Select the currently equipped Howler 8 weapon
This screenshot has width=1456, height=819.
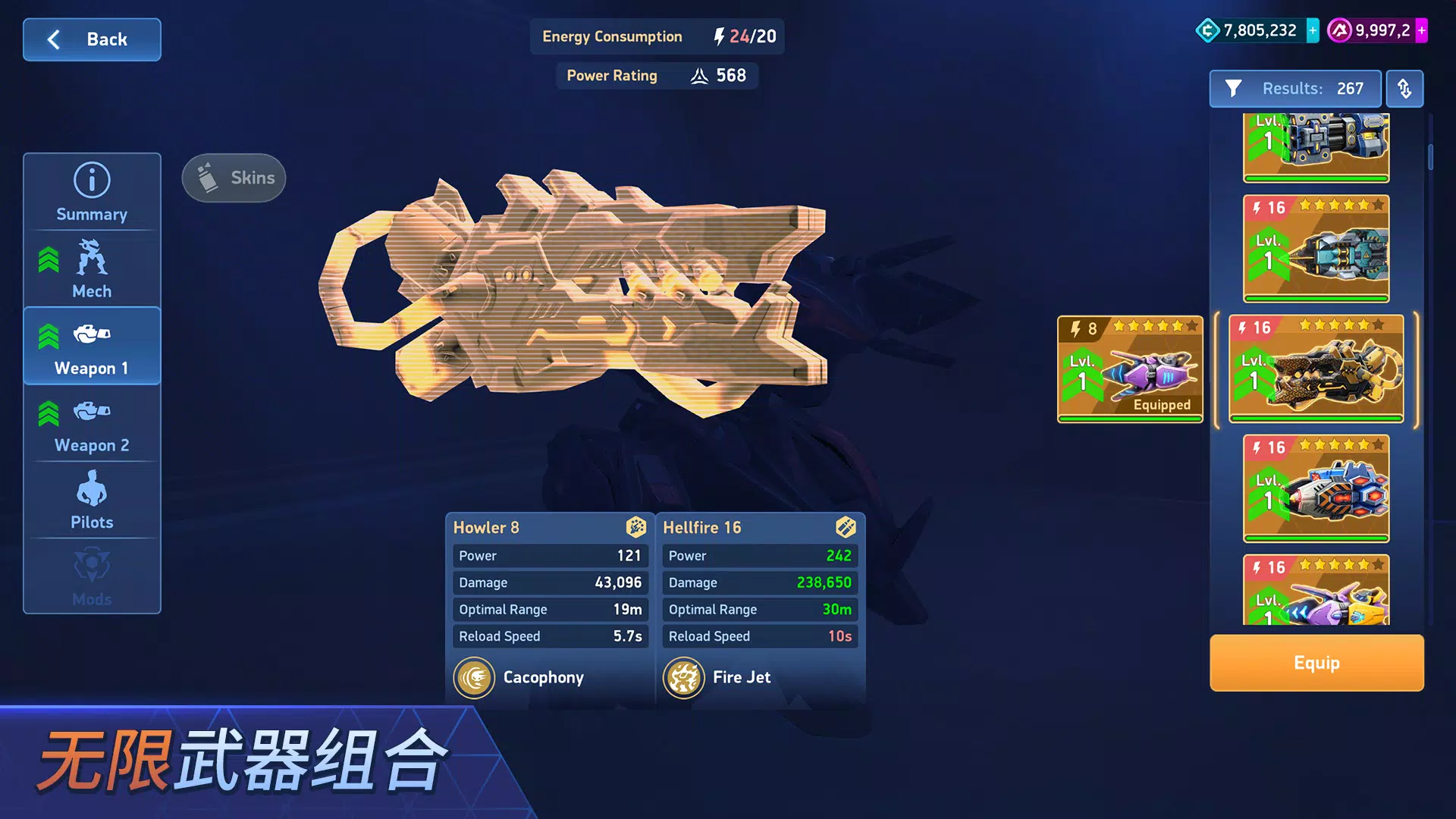pyautogui.click(x=1130, y=369)
